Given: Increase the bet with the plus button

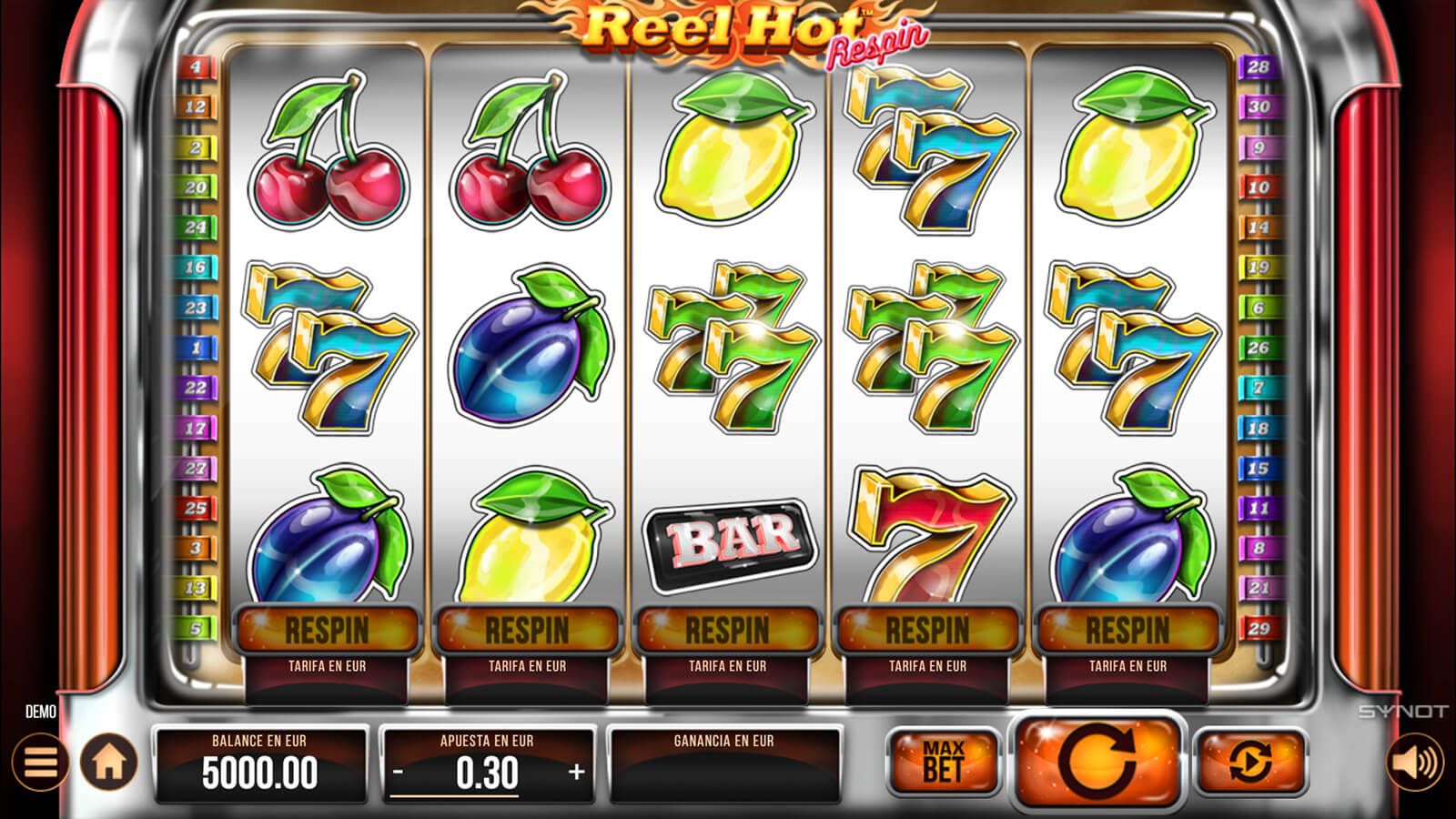Looking at the screenshot, I should click(576, 773).
